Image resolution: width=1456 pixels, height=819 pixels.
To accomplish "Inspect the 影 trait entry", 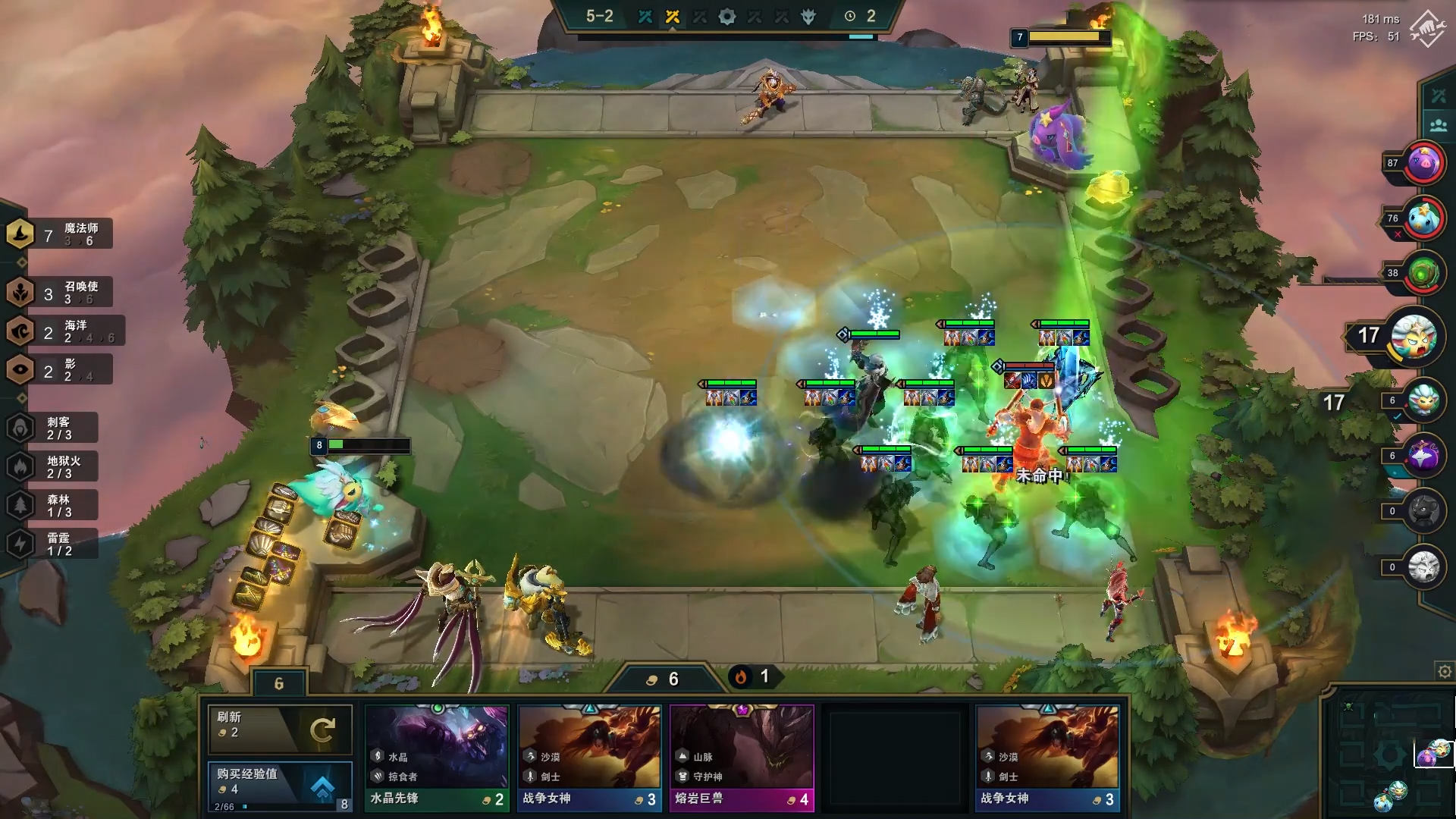I will pos(61,370).
